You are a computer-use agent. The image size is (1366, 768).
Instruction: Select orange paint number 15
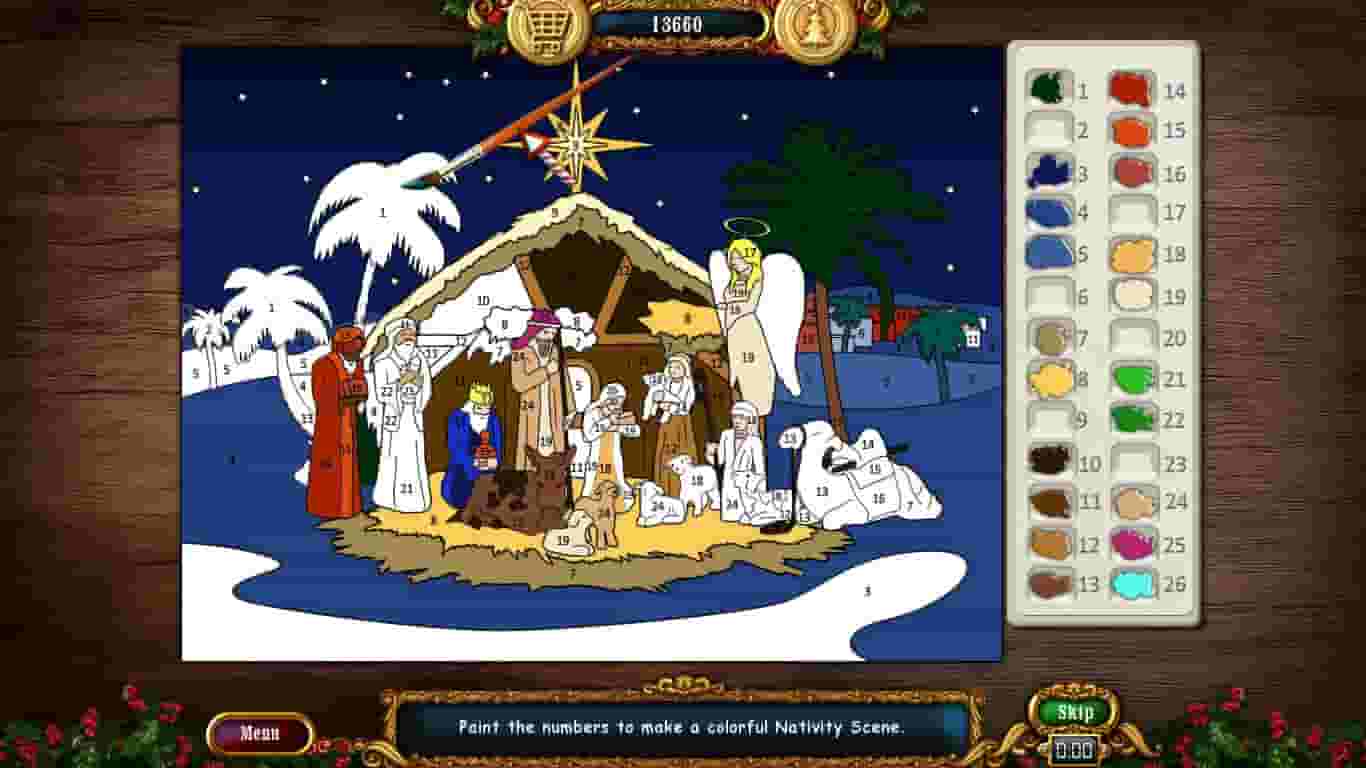coord(1131,131)
